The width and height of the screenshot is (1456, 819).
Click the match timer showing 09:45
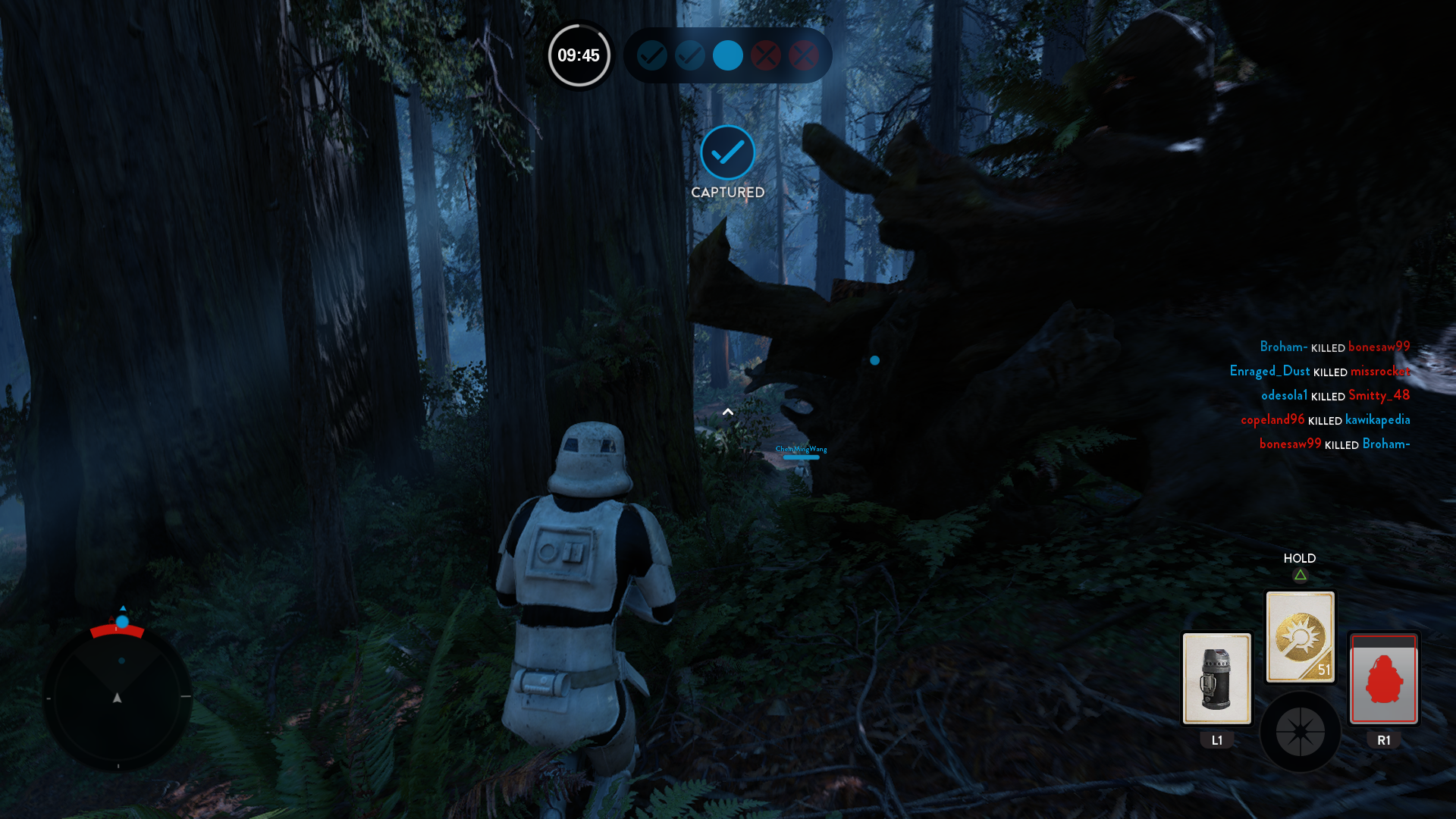pyautogui.click(x=579, y=55)
